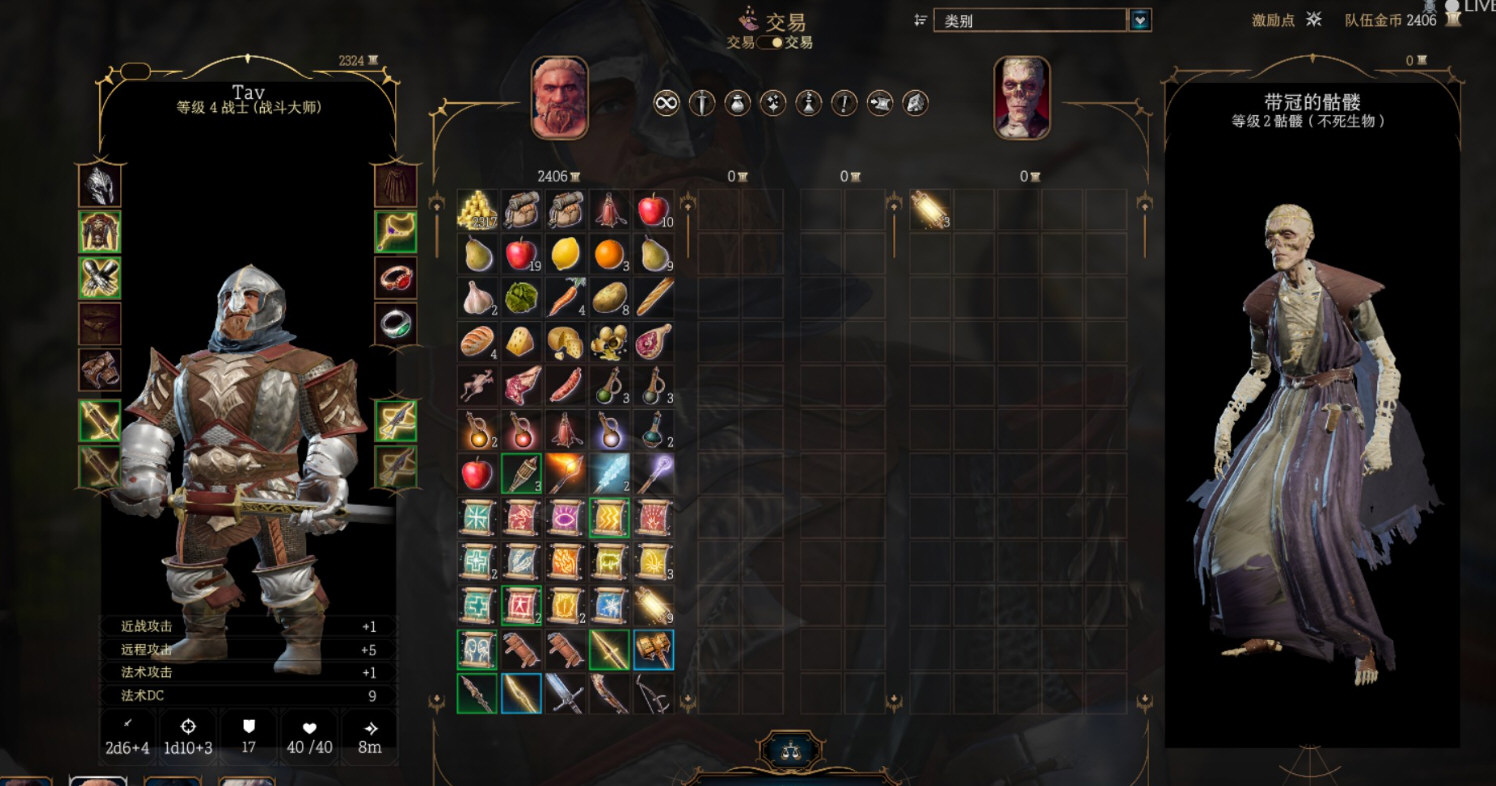The height and width of the screenshot is (786, 1496).
Task: Pick the orange fruit stack
Action: point(609,254)
